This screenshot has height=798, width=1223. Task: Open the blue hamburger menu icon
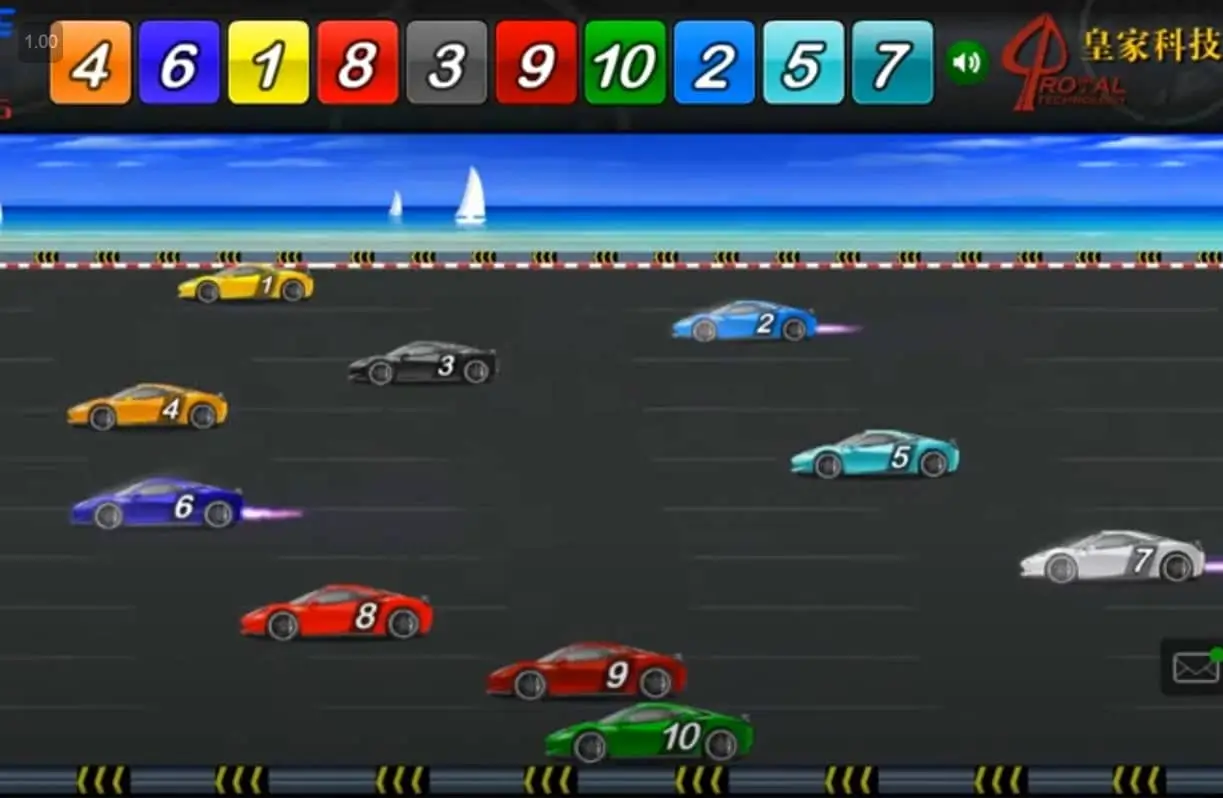7,22
